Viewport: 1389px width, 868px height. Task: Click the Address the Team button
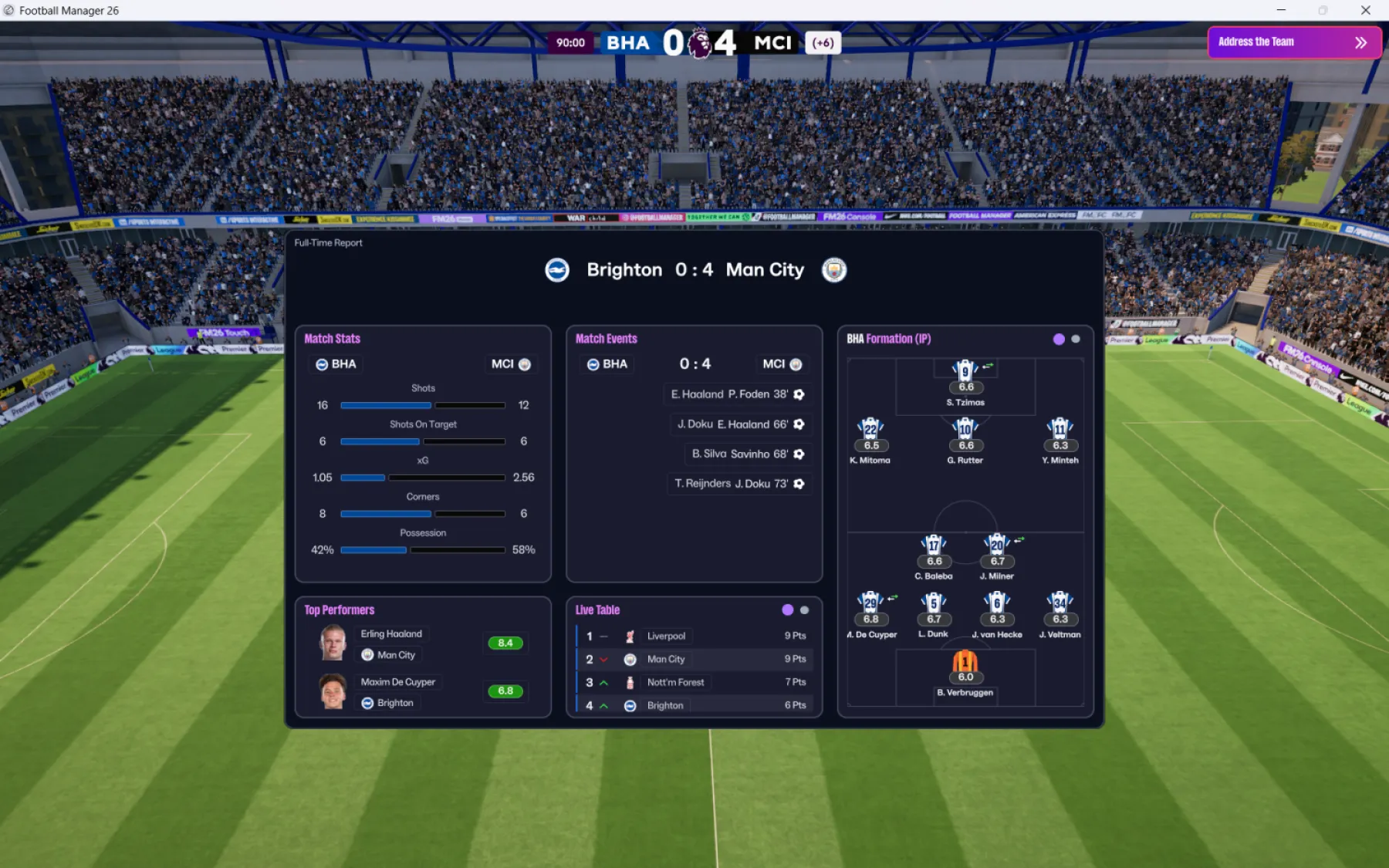pyautogui.click(x=1293, y=42)
